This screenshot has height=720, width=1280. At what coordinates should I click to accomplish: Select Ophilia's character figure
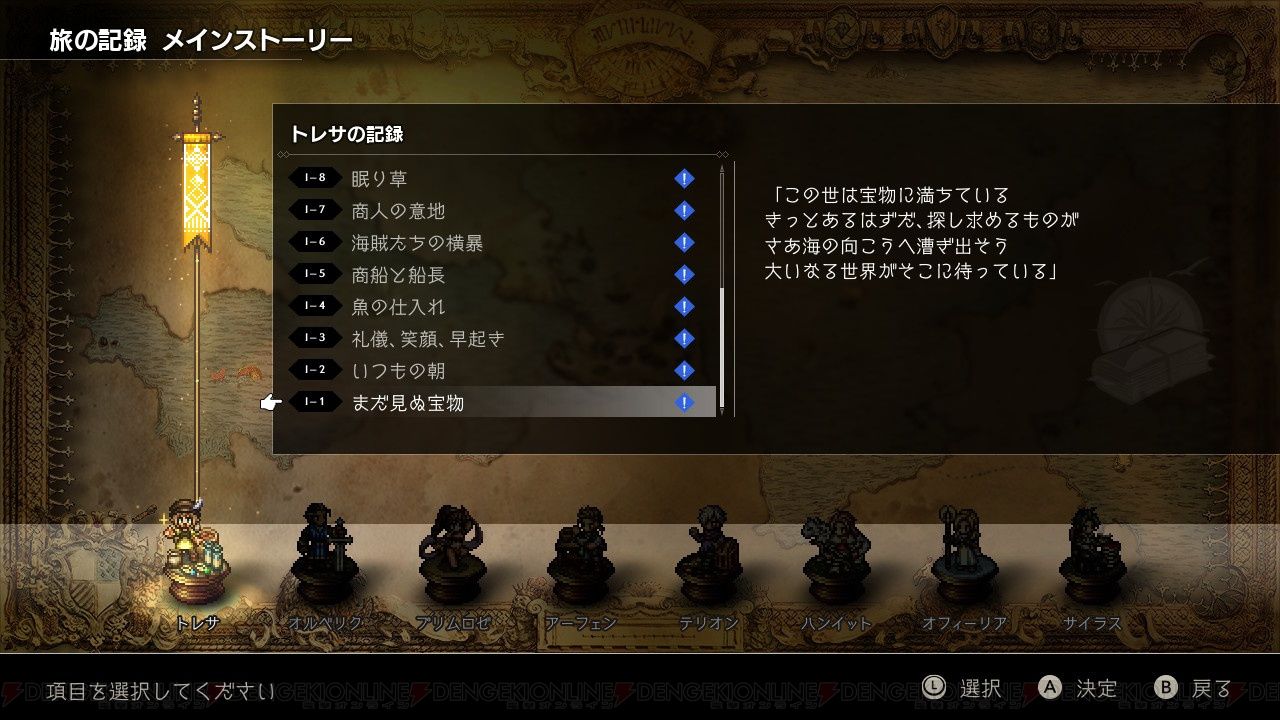click(x=964, y=555)
